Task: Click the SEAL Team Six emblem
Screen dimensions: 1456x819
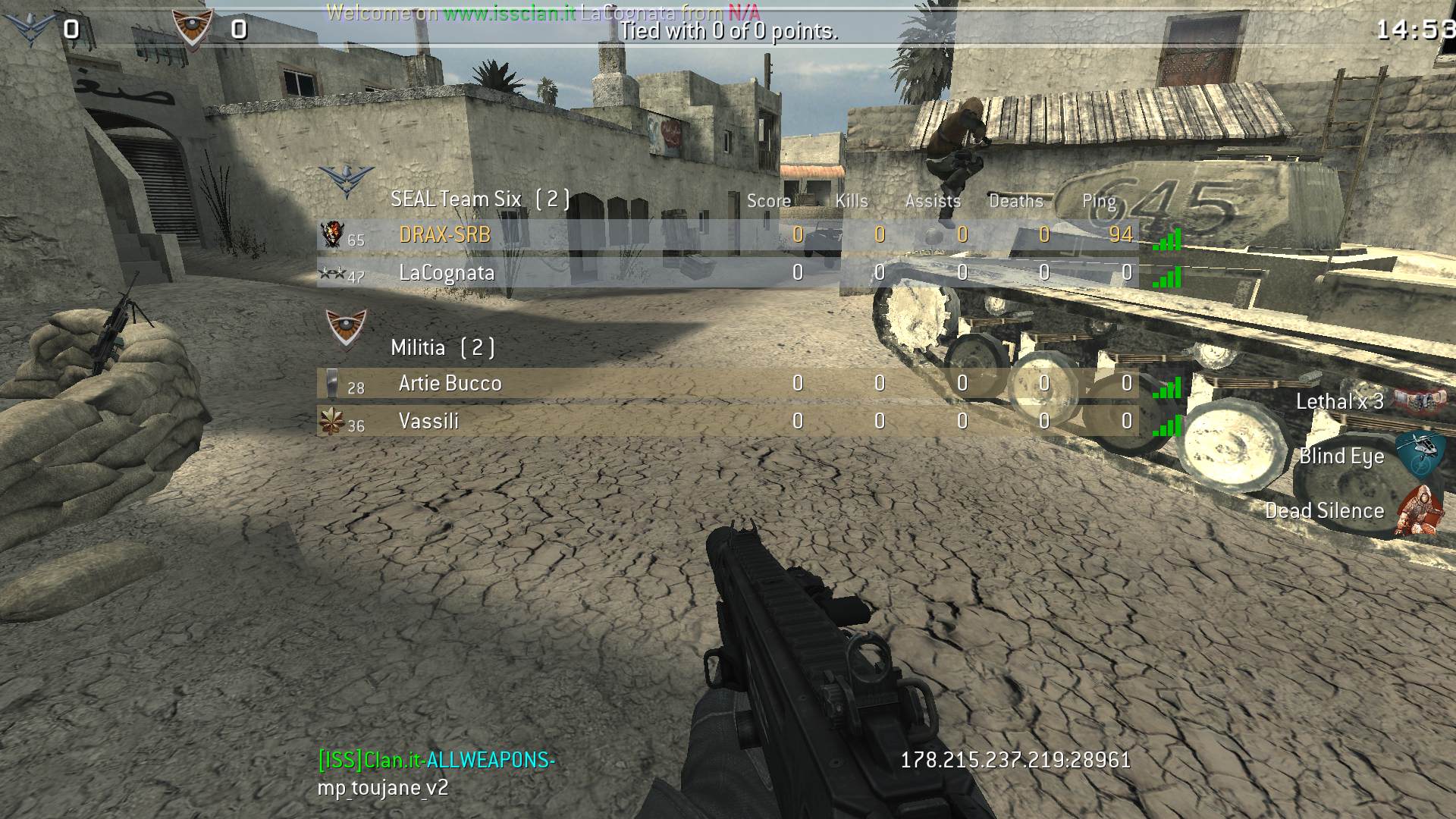Action: 346,181
